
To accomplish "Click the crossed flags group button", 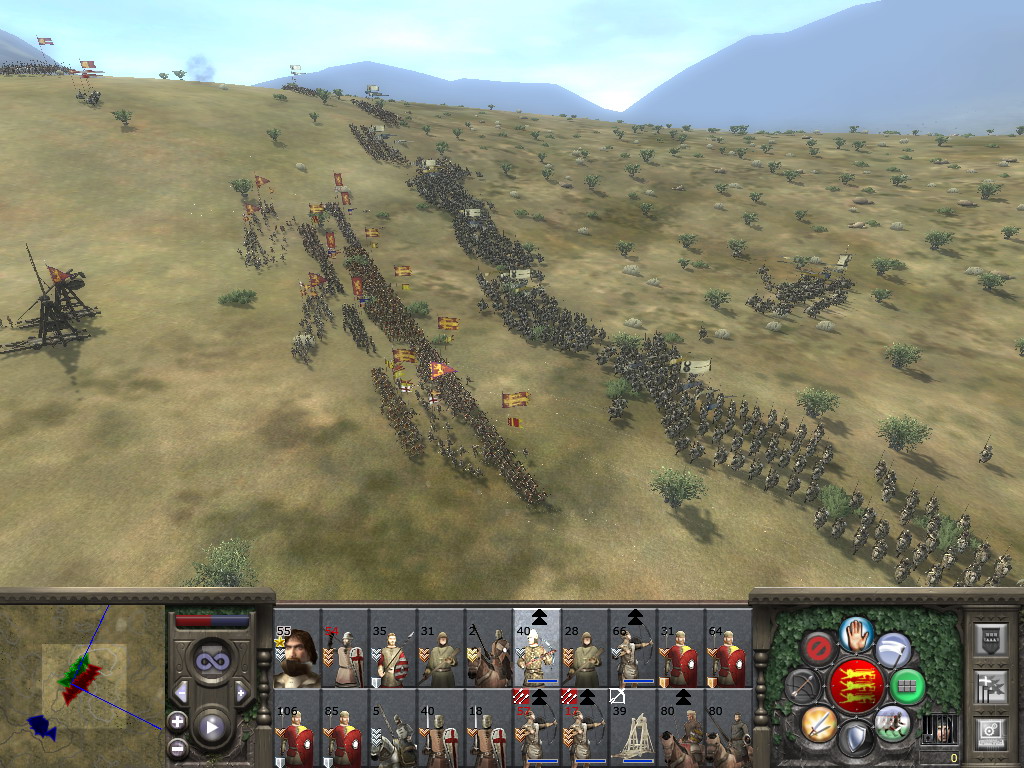I will [990, 686].
